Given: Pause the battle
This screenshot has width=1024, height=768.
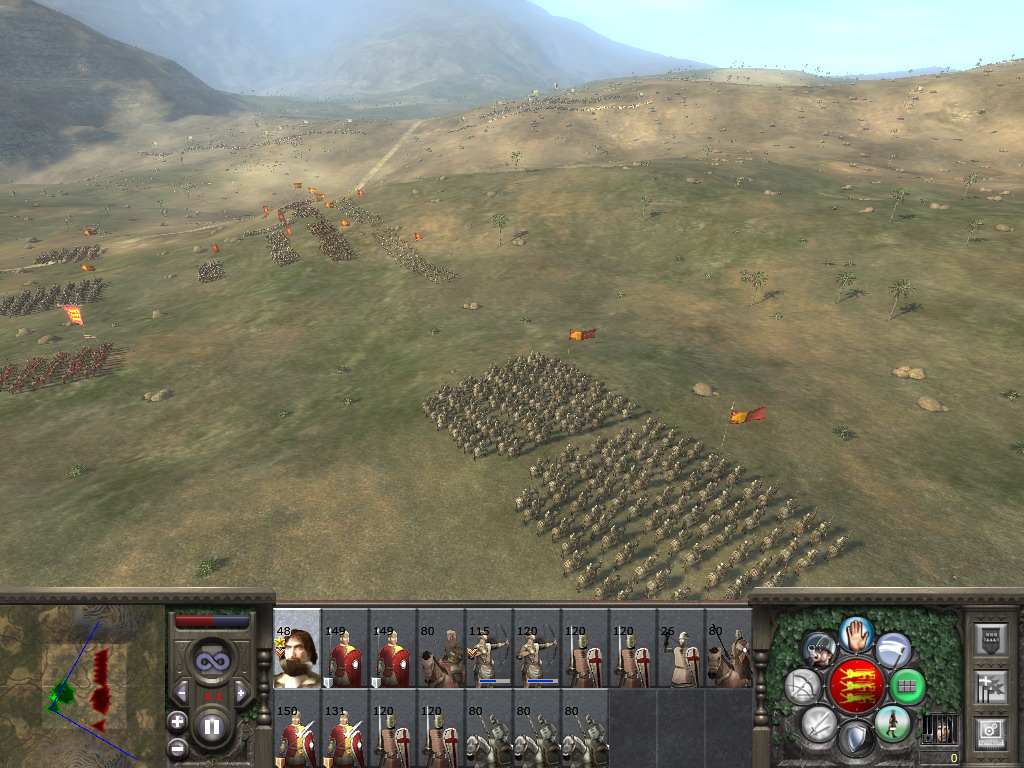Looking at the screenshot, I should 211,727.
